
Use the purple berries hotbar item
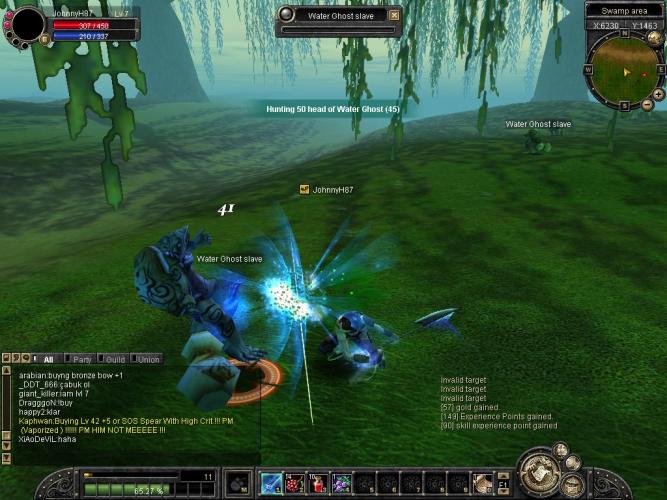(342, 484)
